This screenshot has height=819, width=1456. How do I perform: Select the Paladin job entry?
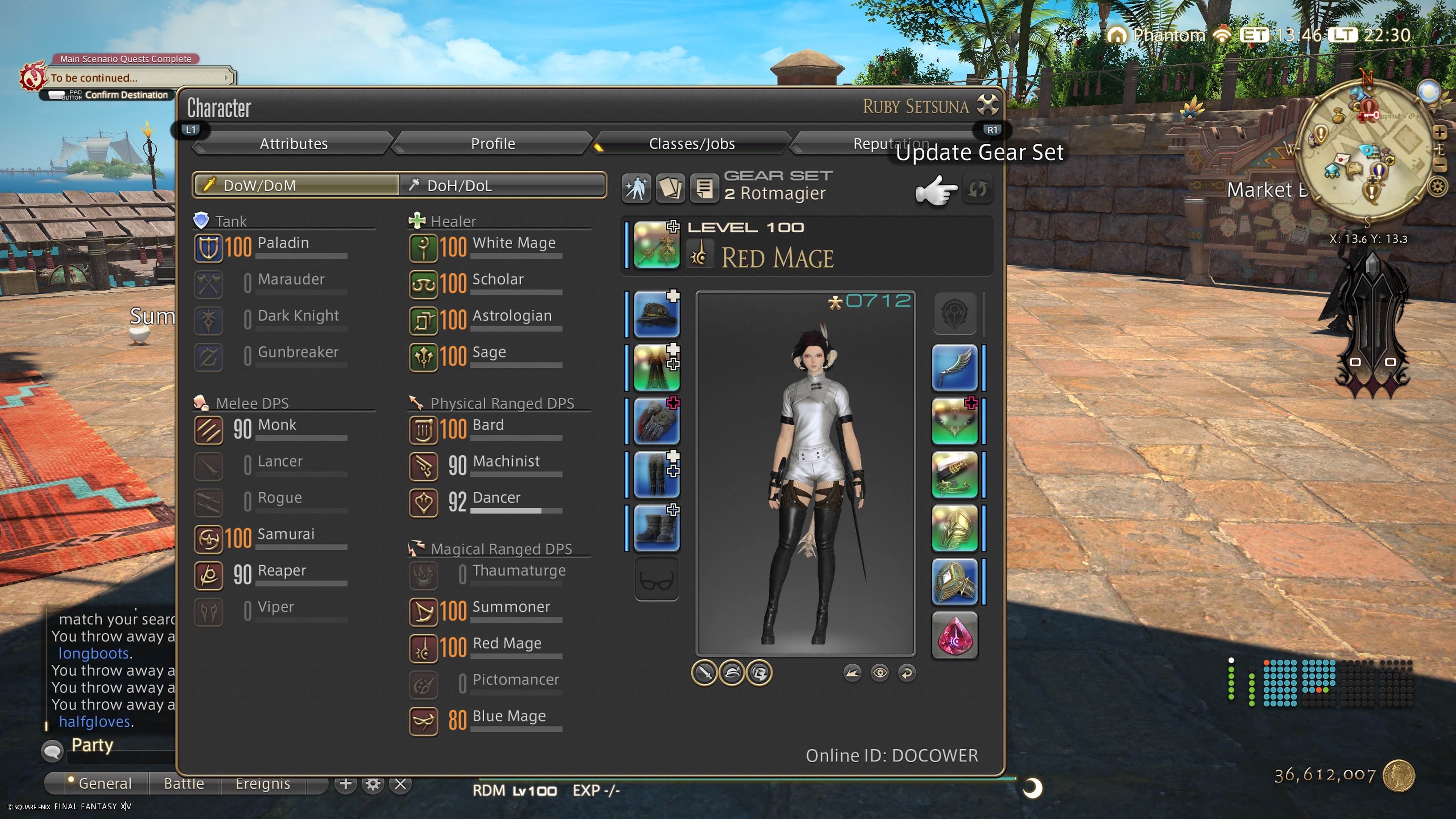(271, 246)
